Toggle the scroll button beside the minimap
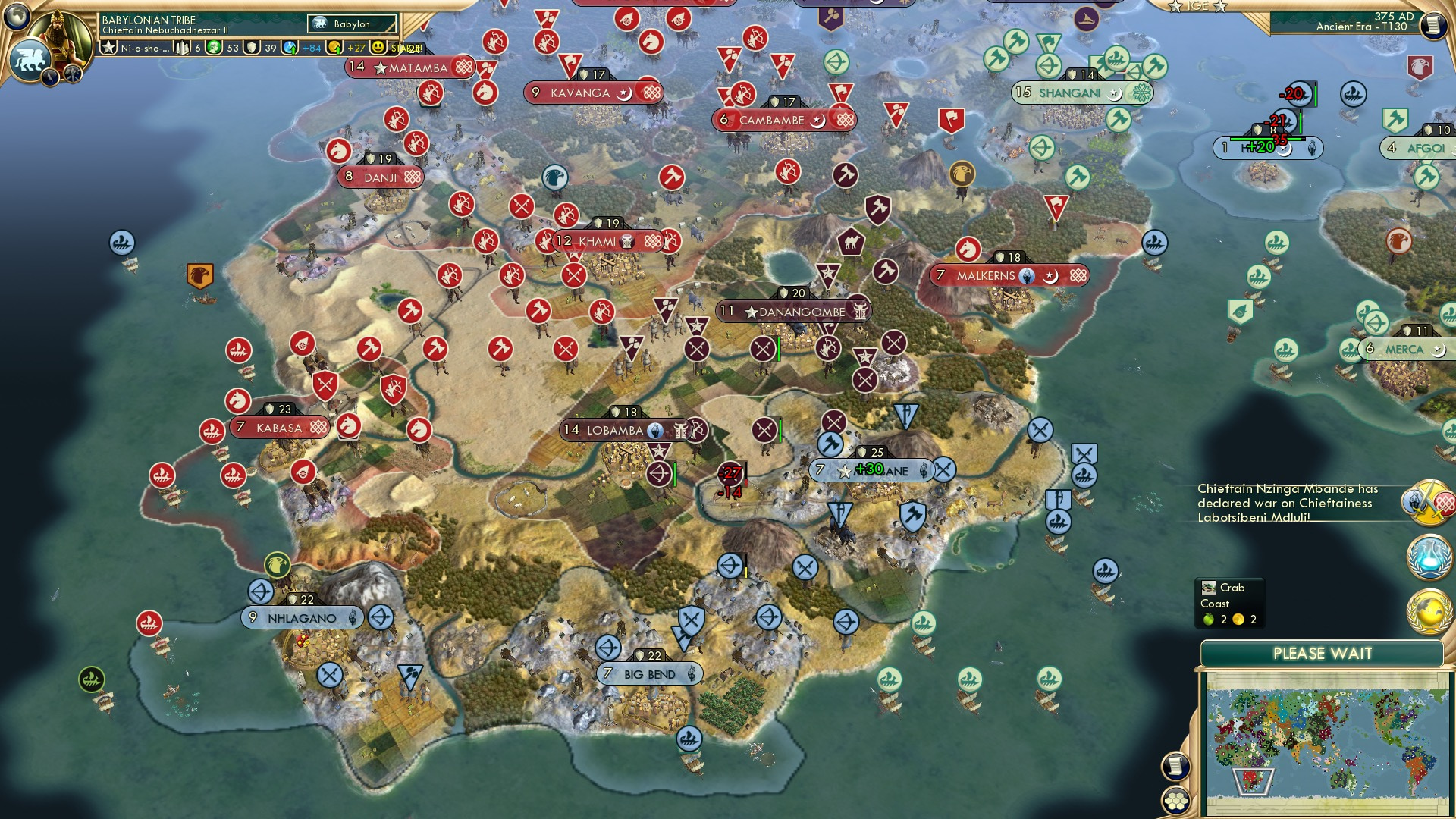Viewport: 1456px width, 819px height. (x=1175, y=767)
